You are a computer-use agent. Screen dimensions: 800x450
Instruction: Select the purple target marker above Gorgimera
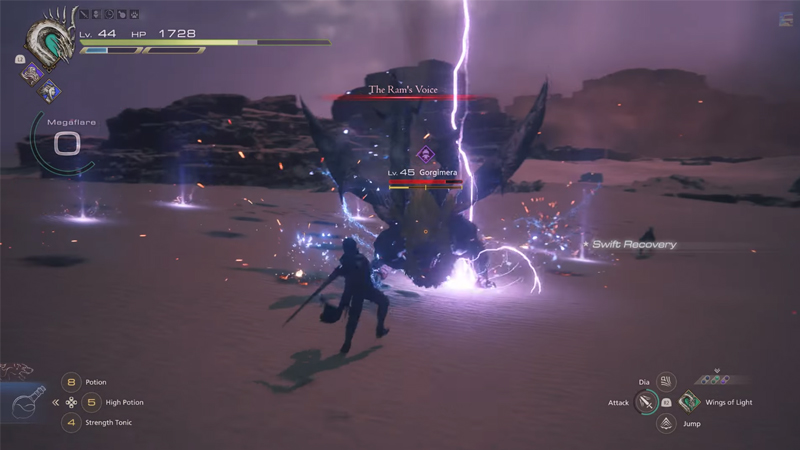[425, 153]
